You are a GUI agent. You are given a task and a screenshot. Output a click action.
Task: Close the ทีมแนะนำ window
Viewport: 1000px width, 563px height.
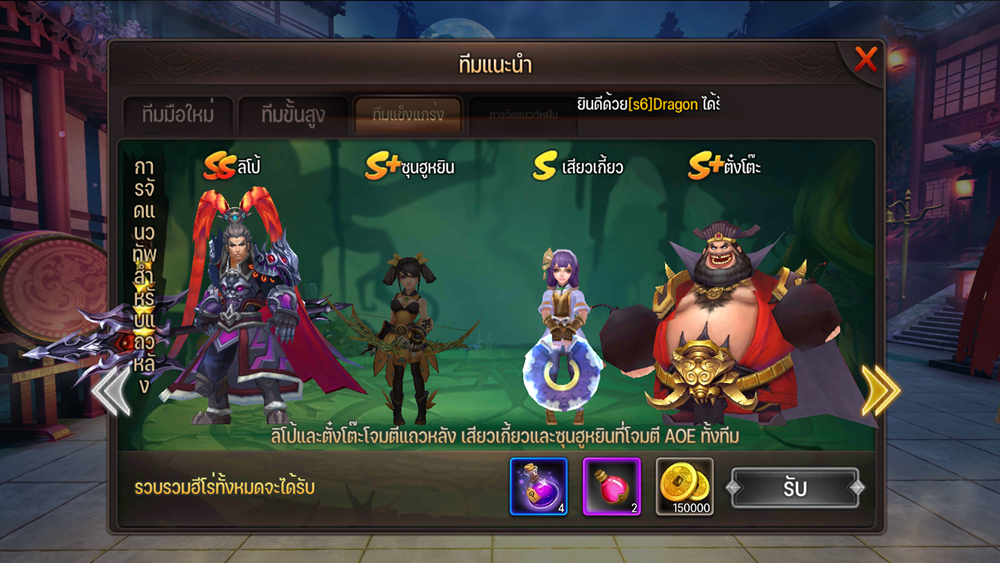[x=865, y=60]
